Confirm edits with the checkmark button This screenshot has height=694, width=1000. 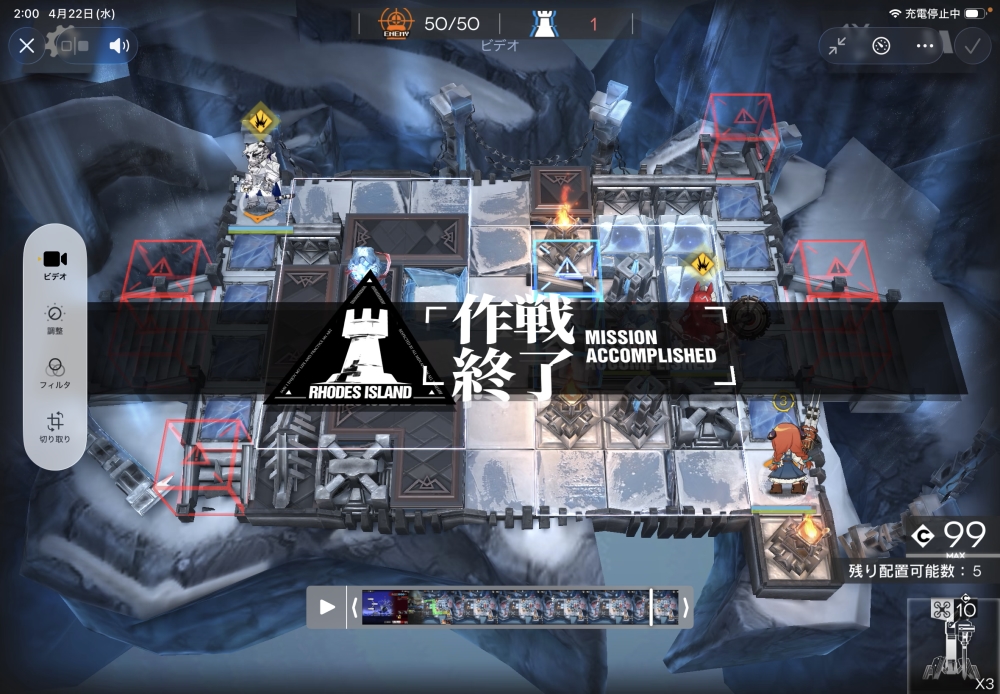click(970, 45)
